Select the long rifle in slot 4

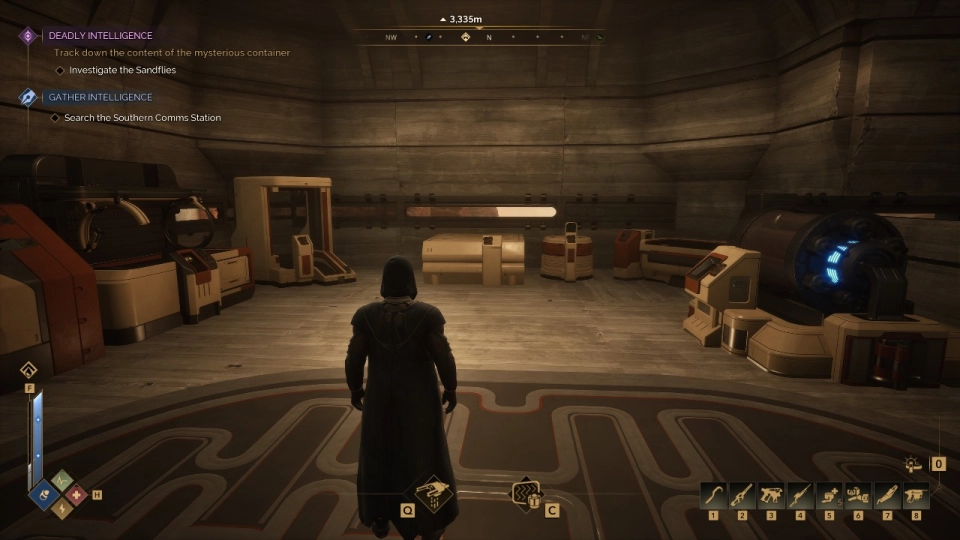[800, 493]
